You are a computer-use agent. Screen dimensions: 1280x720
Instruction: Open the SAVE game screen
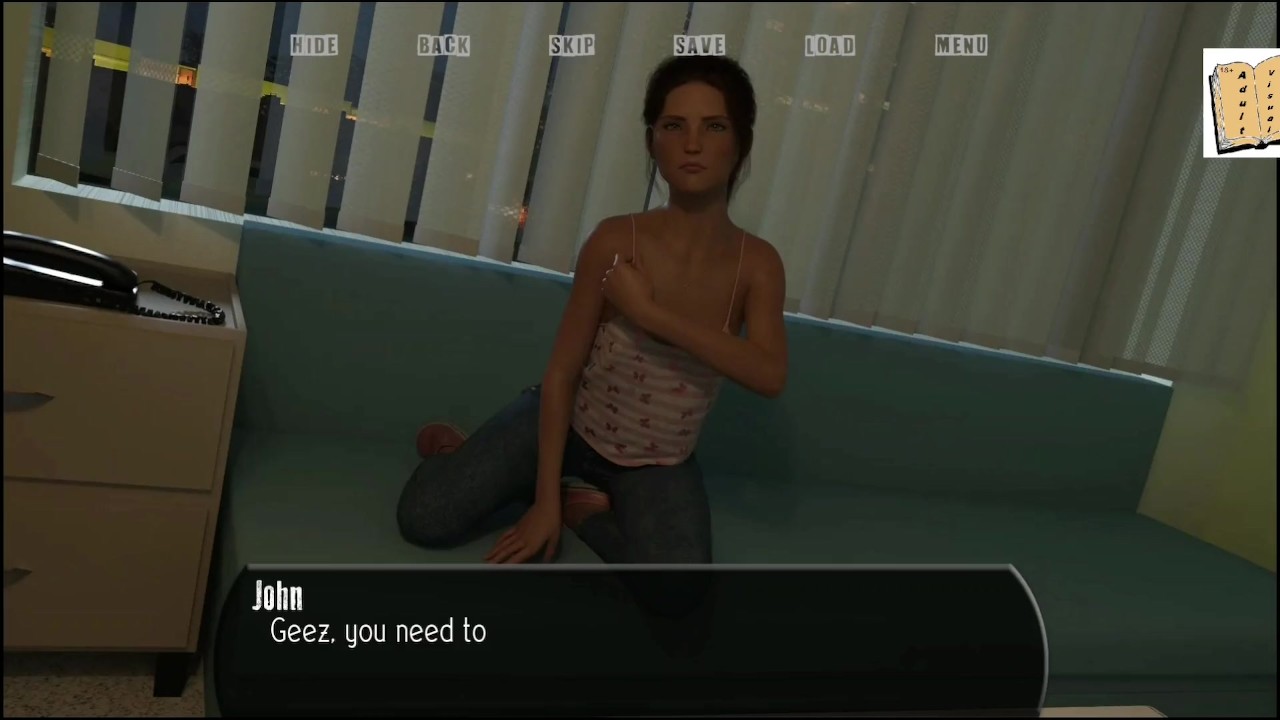tap(699, 45)
